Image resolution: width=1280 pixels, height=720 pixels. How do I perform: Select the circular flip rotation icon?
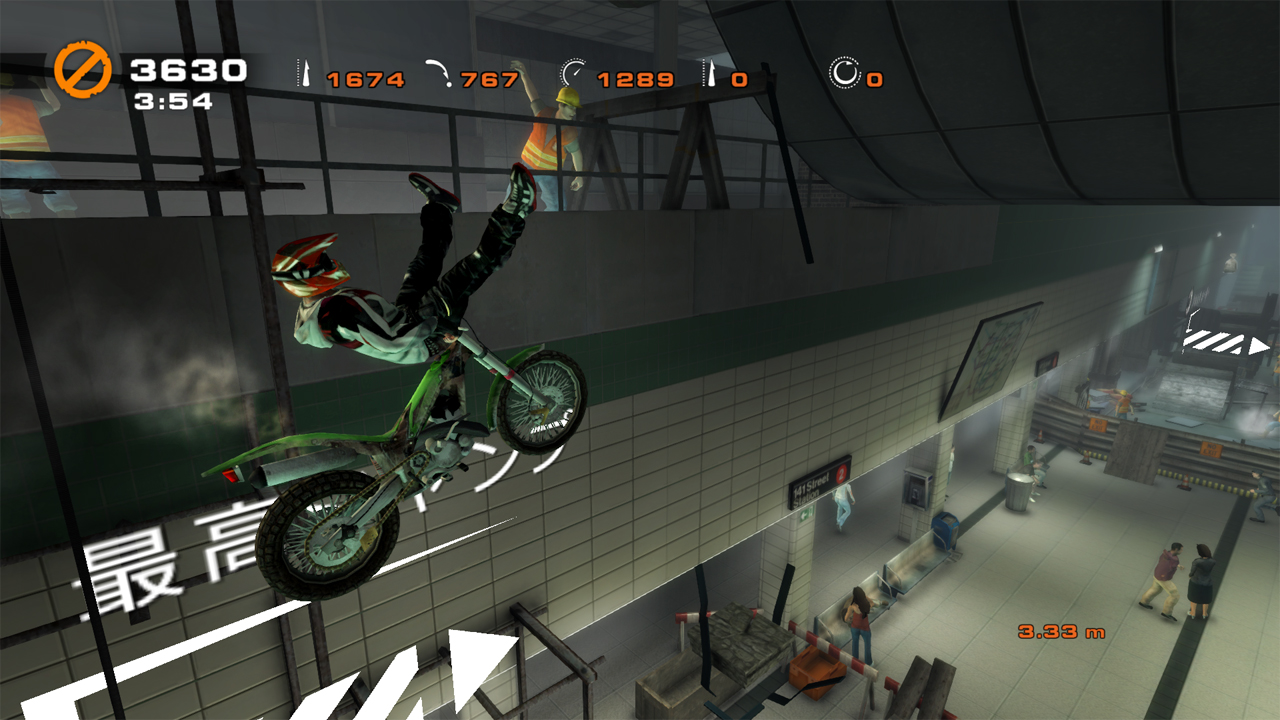(x=844, y=74)
